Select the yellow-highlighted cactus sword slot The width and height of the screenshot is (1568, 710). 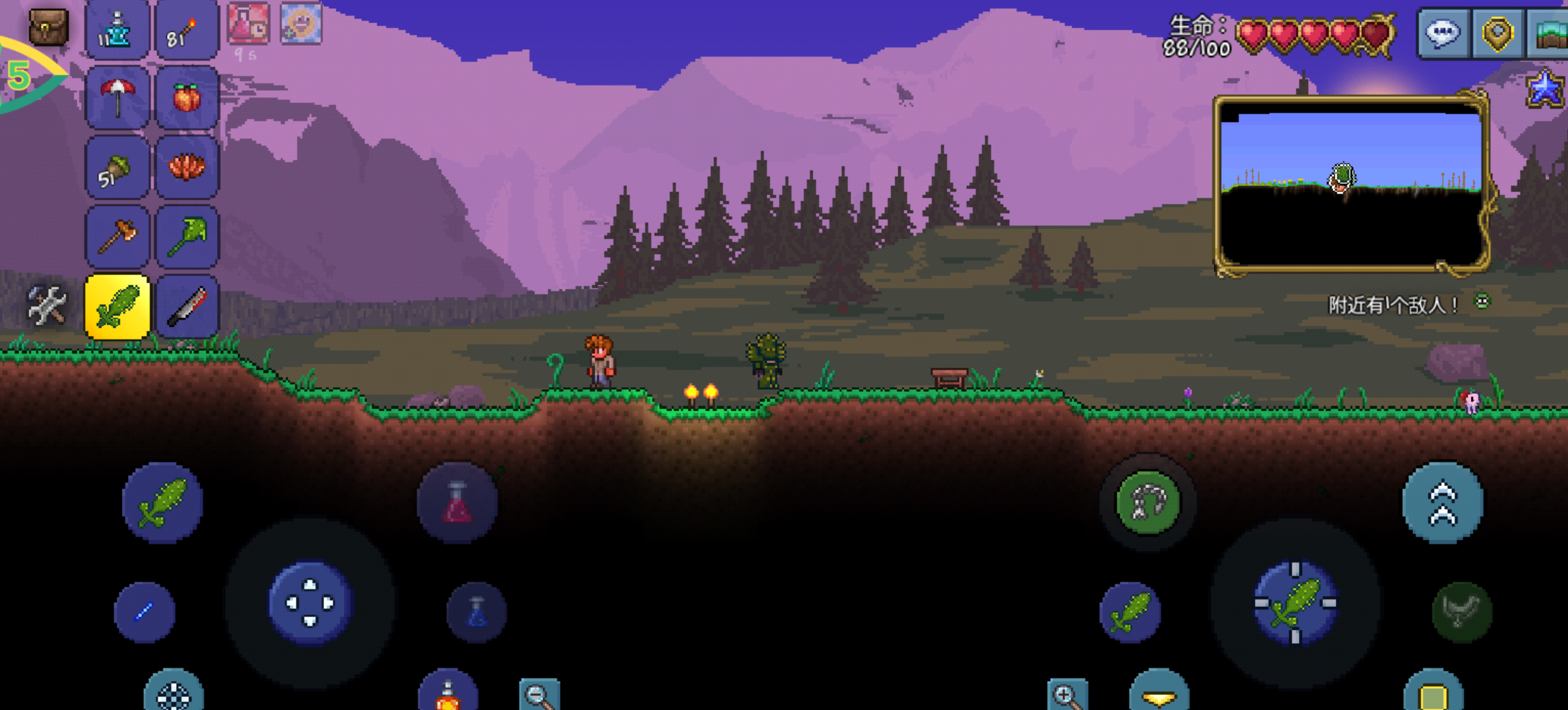[117, 307]
